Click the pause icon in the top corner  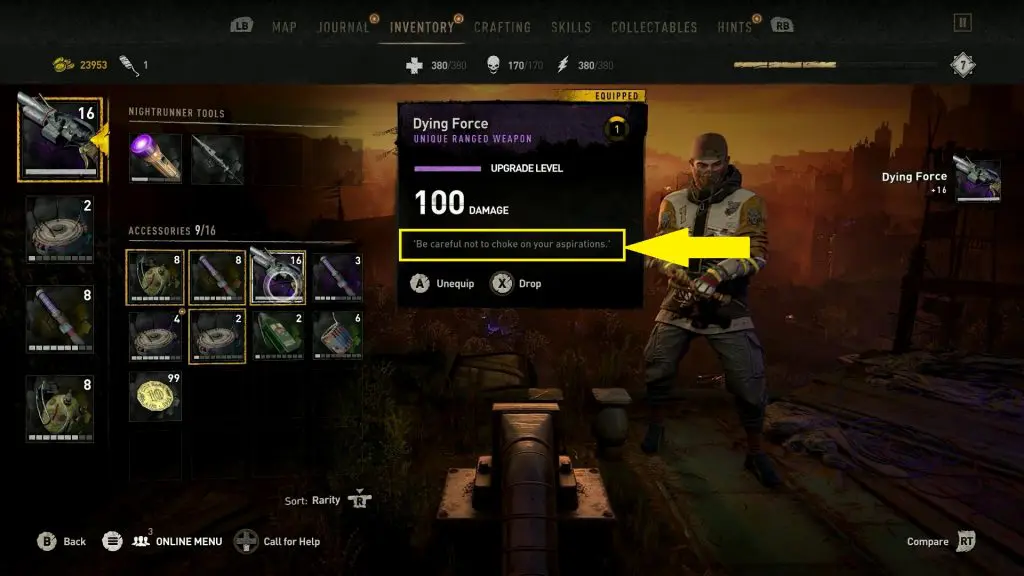pos(963,22)
